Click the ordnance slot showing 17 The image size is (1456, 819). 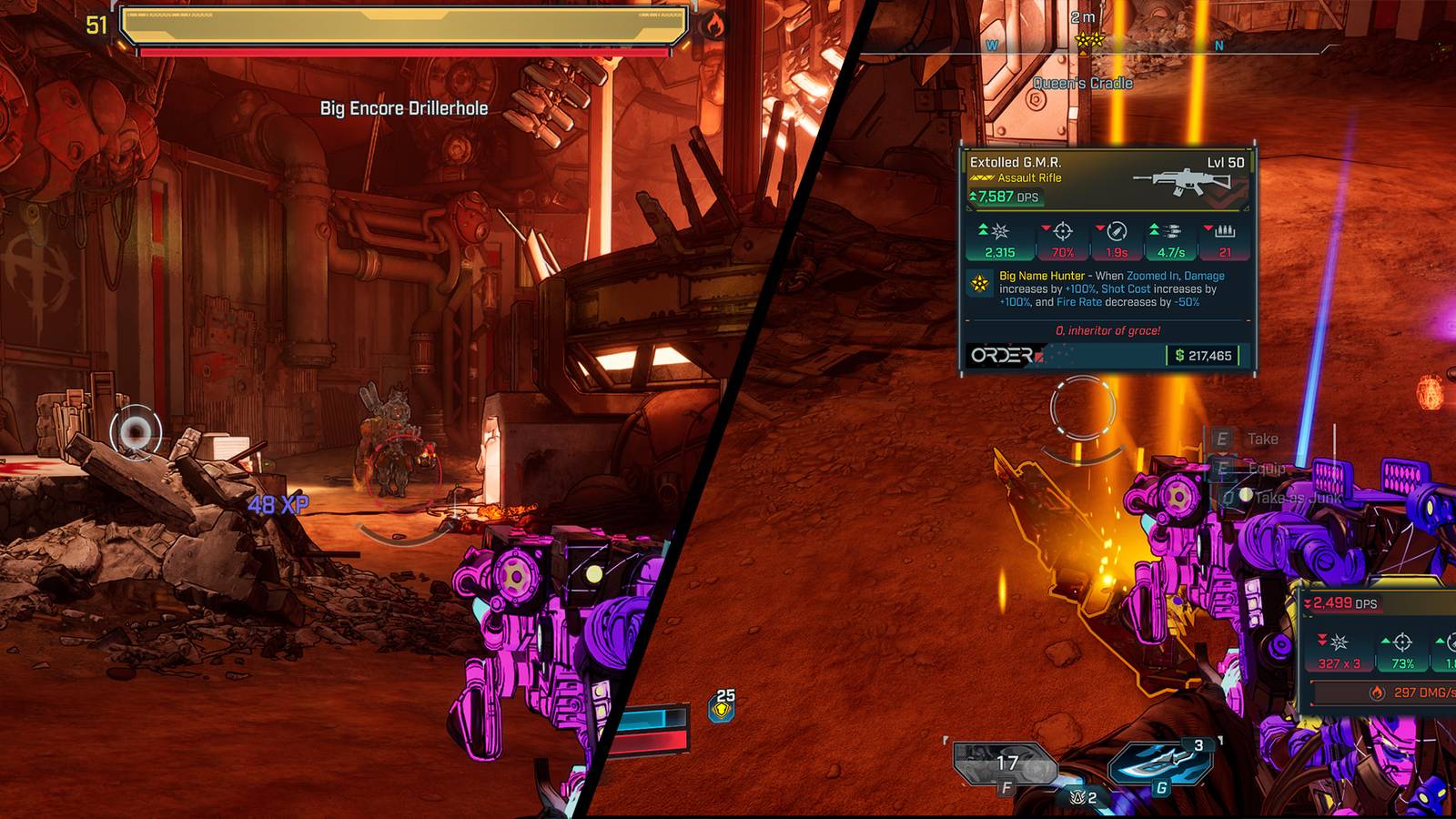1004,763
